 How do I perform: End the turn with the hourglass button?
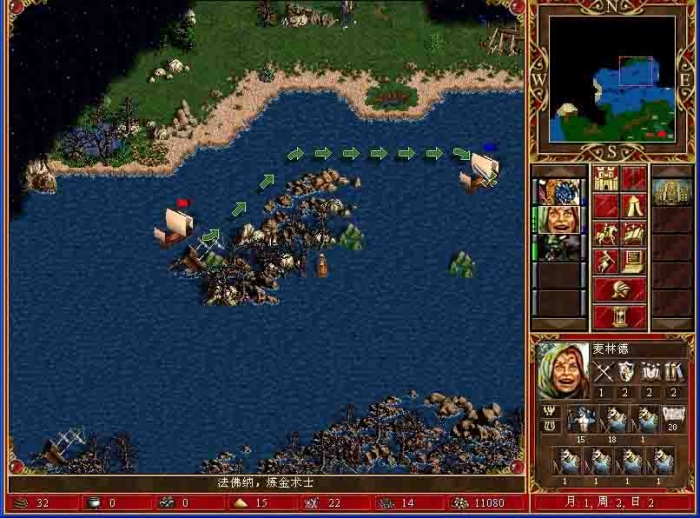pos(620,316)
